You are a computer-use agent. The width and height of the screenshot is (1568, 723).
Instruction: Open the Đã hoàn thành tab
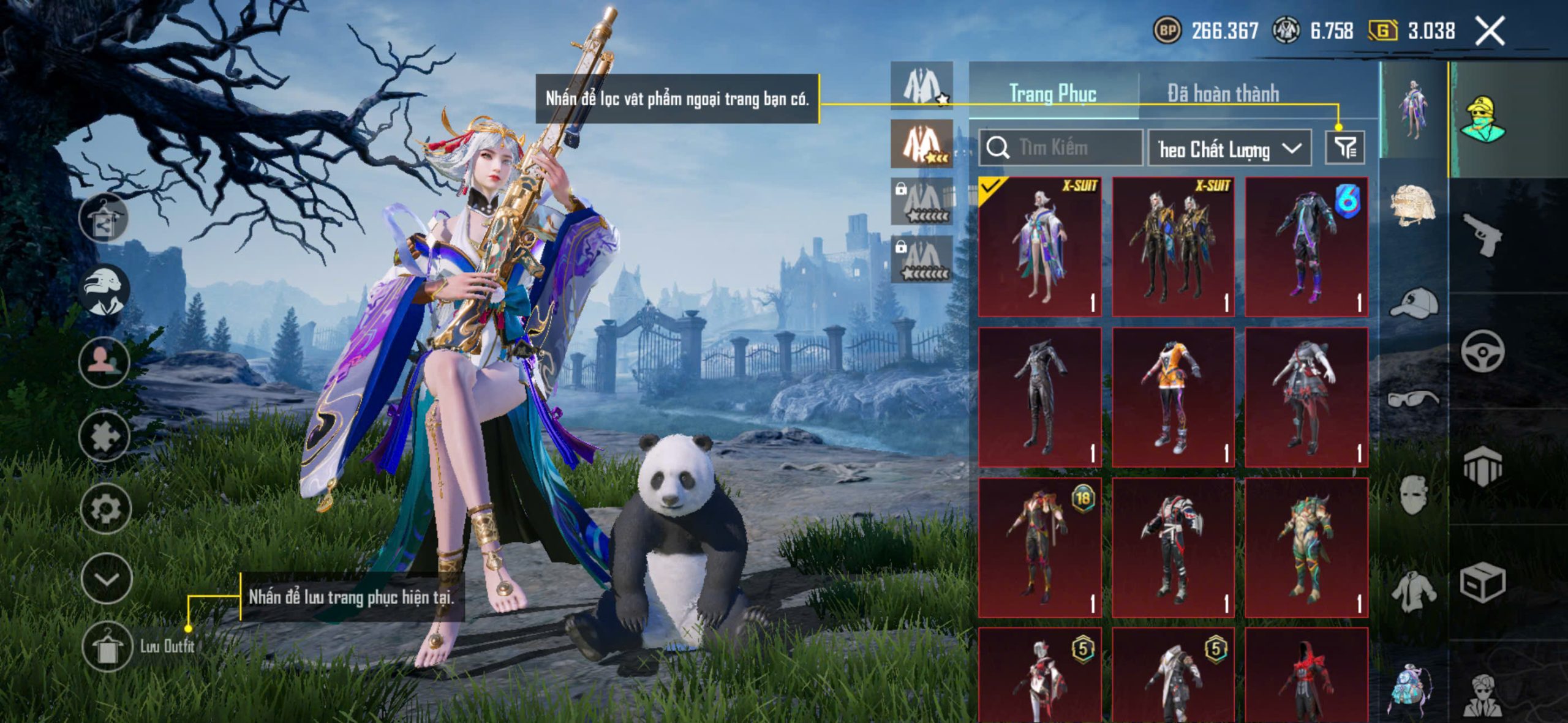click(1223, 94)
